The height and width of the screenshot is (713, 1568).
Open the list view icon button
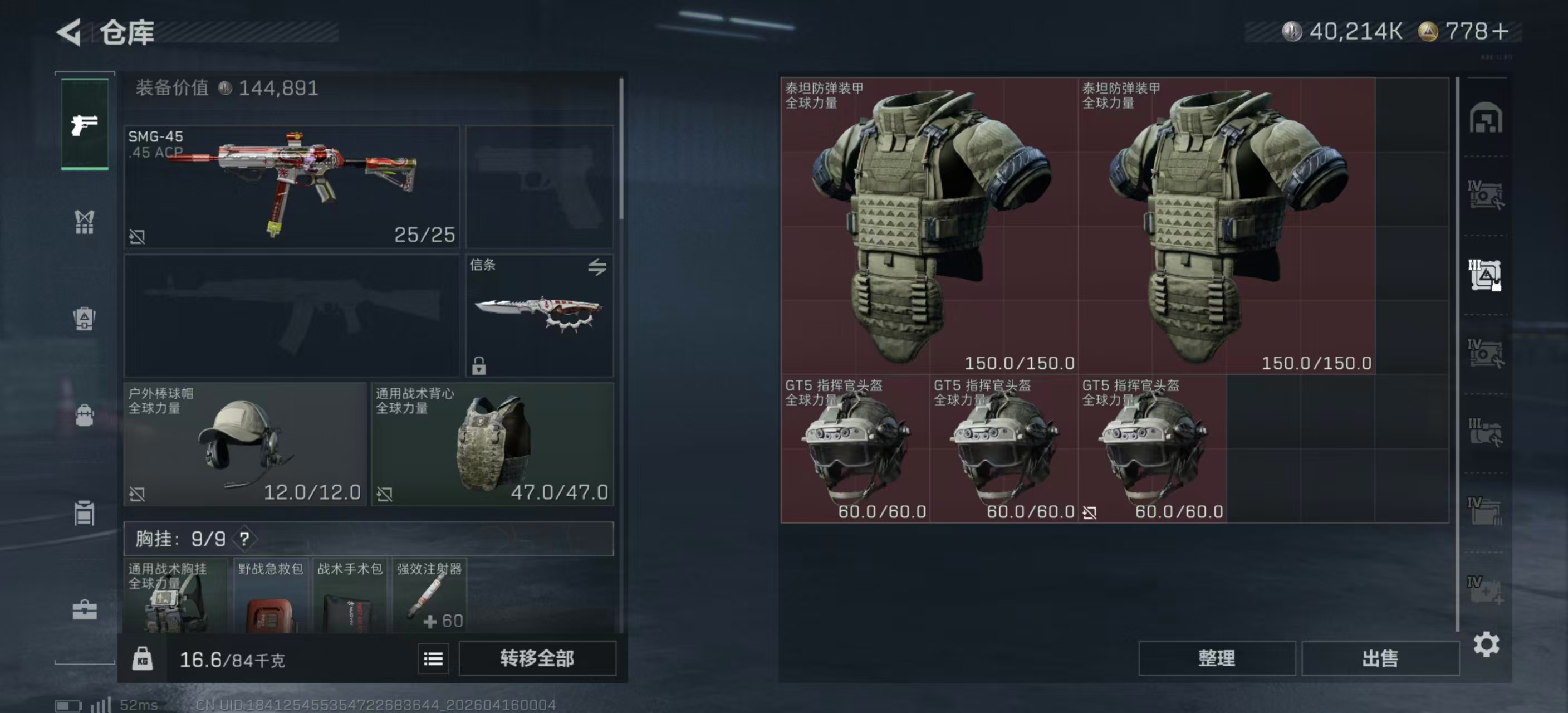(433, 658)
